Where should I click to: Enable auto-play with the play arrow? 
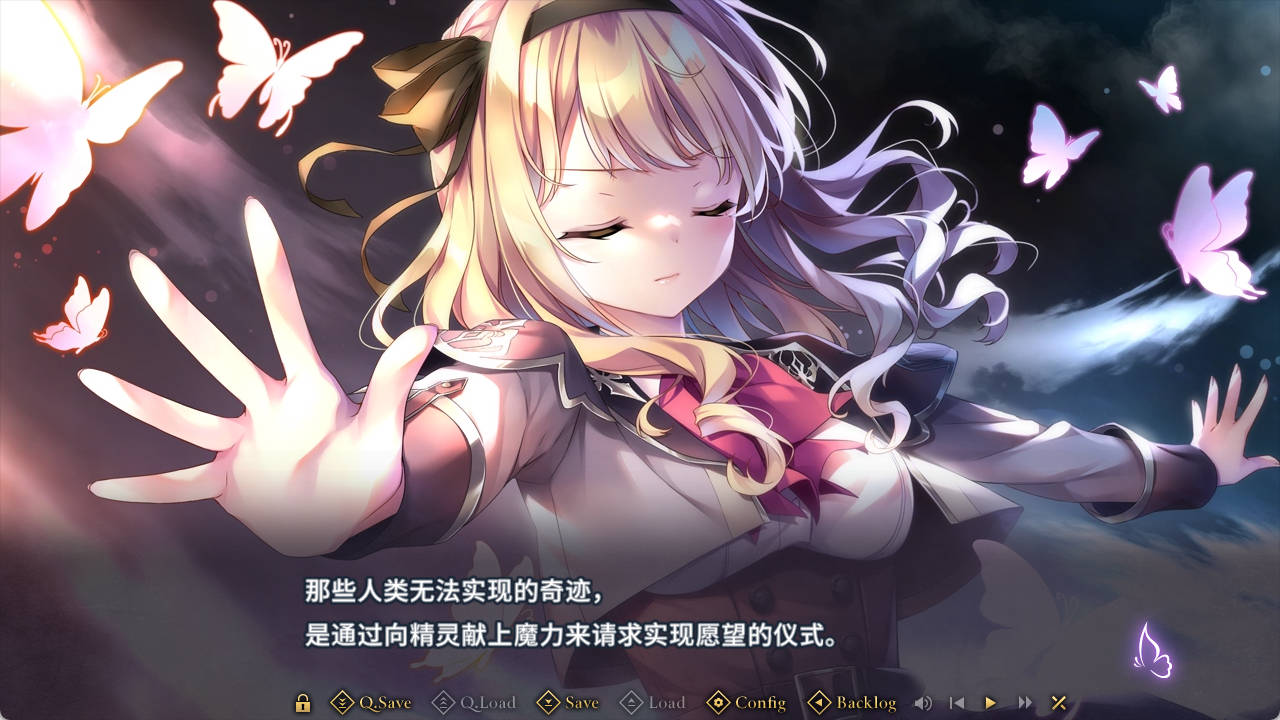tap(990, 703)
